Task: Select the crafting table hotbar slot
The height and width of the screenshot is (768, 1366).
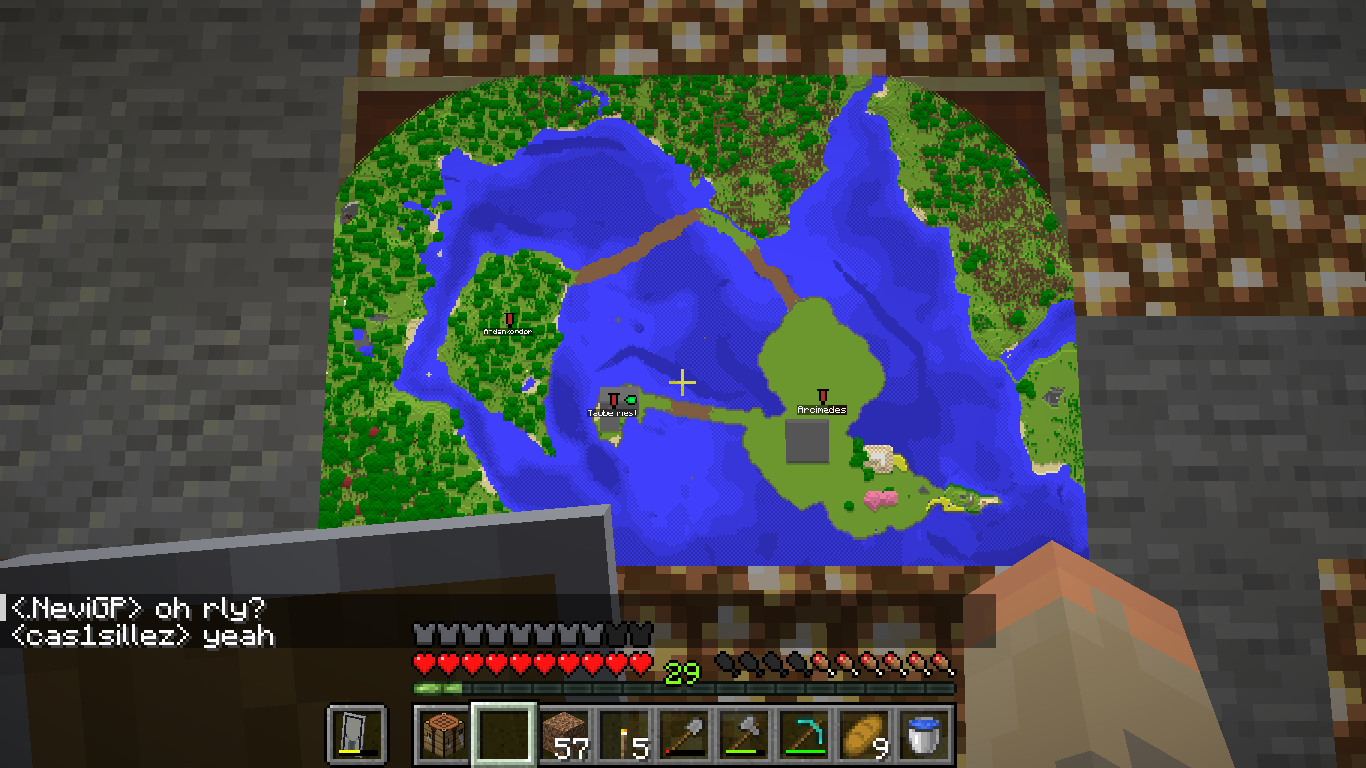Action: 441,733
